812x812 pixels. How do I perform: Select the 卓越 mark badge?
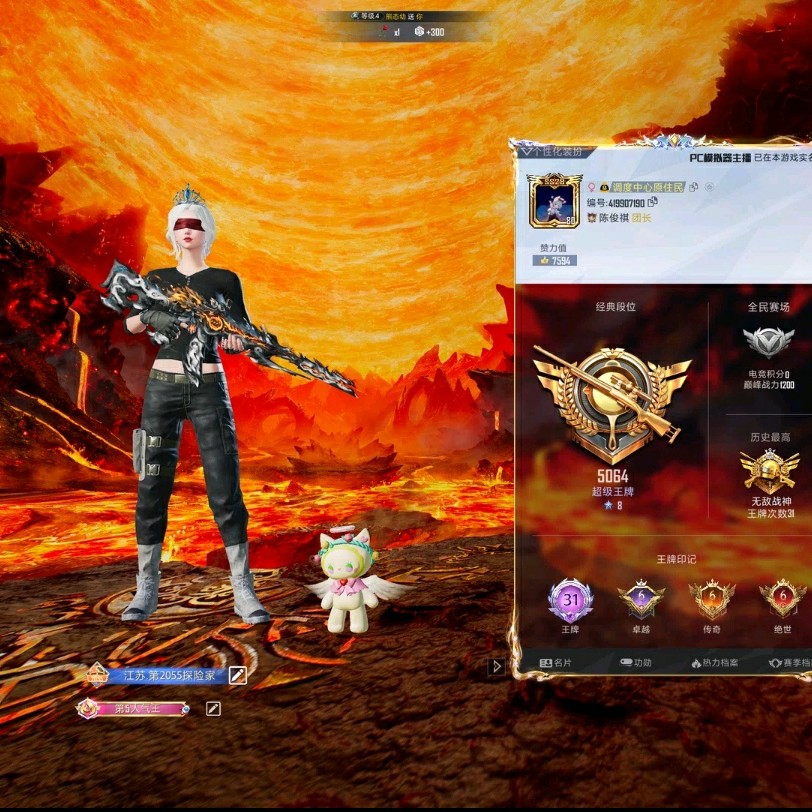click(x=641, y=600)
